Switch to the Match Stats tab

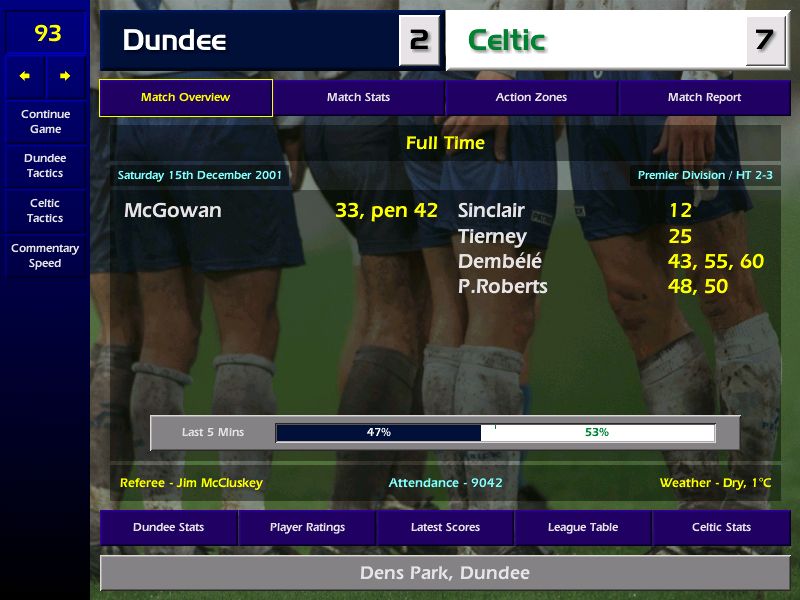point(358,98)
